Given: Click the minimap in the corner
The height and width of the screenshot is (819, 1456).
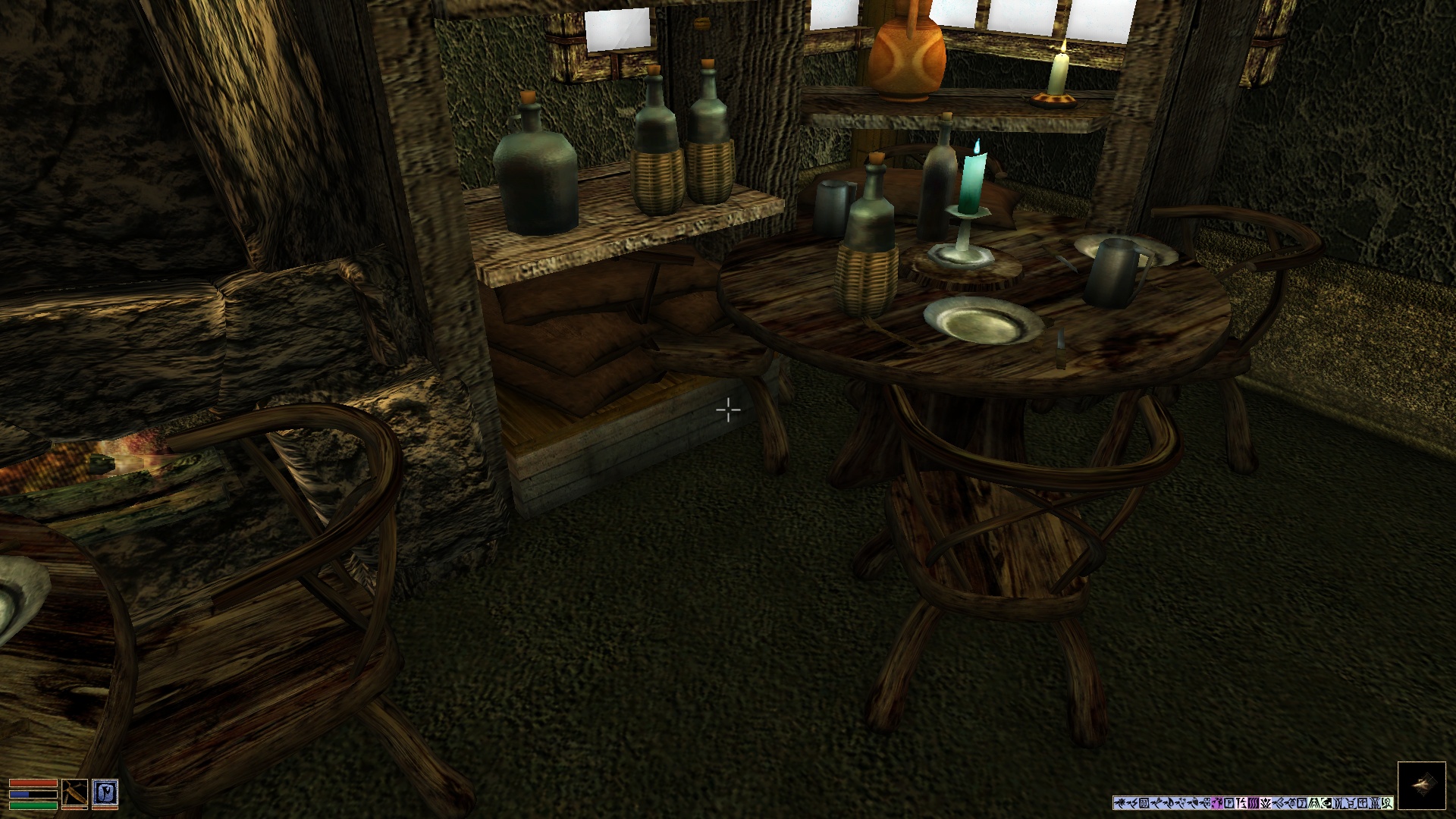Looking at the screenshot, I should tap(1421, 786).
